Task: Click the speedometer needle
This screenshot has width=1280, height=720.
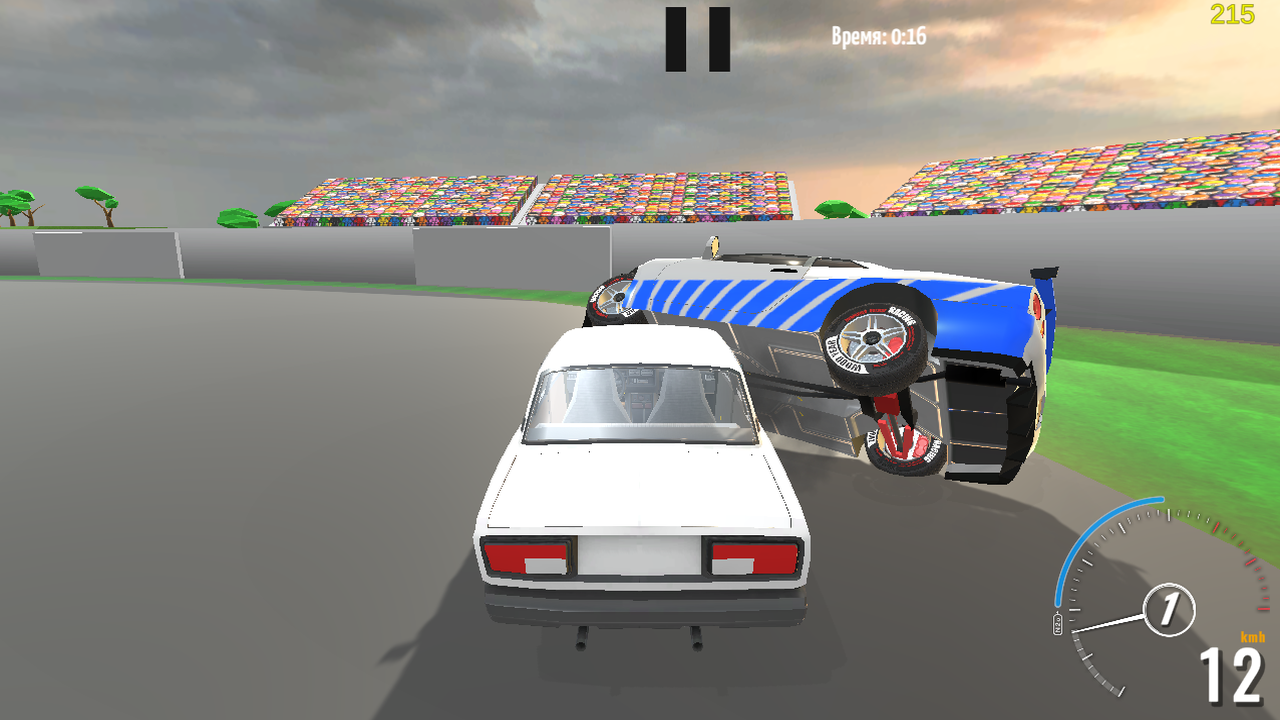Action: pos(1107,623)
